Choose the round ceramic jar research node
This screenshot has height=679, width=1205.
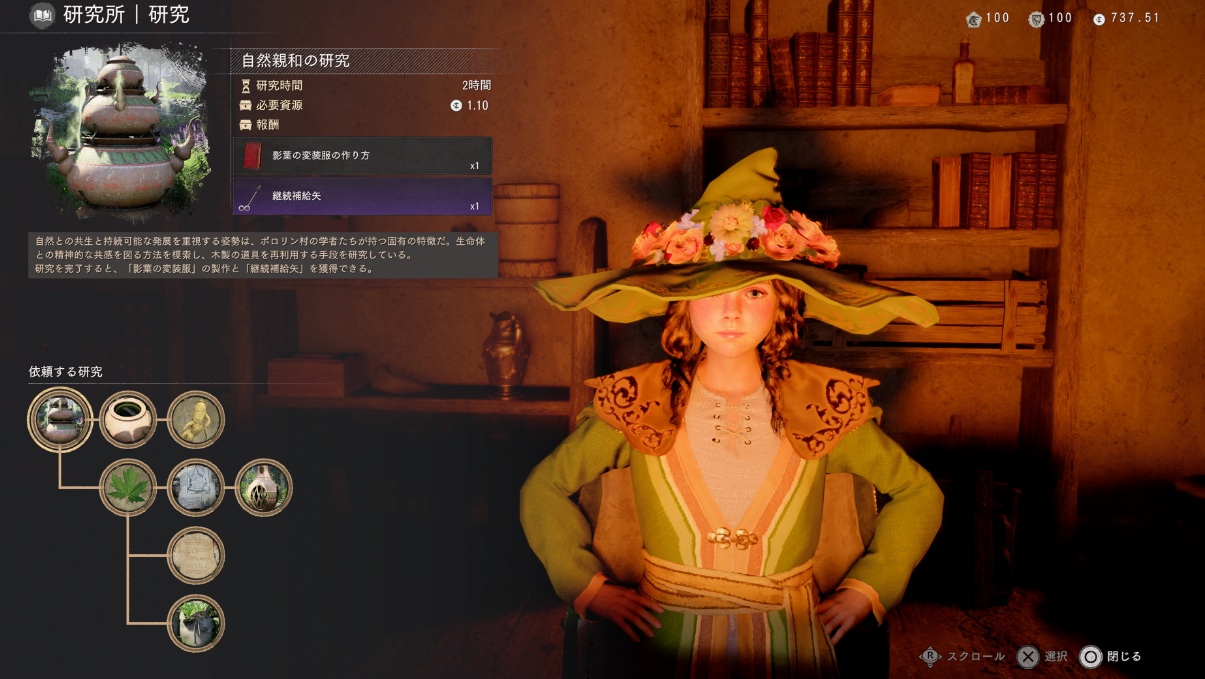pyautogui.click(x=128, y=419)
